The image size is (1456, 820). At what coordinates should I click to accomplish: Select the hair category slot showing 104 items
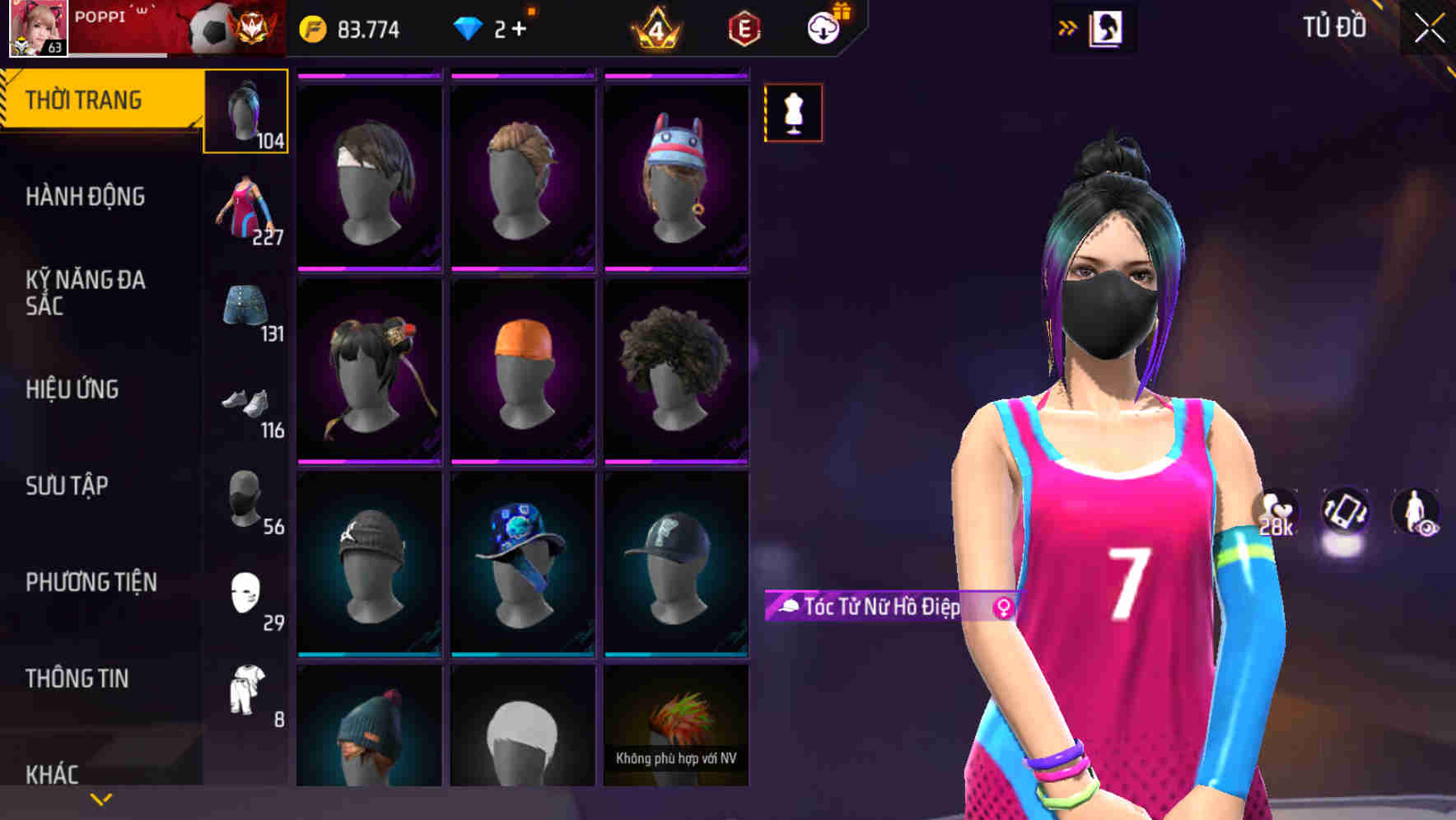(244, 111)
